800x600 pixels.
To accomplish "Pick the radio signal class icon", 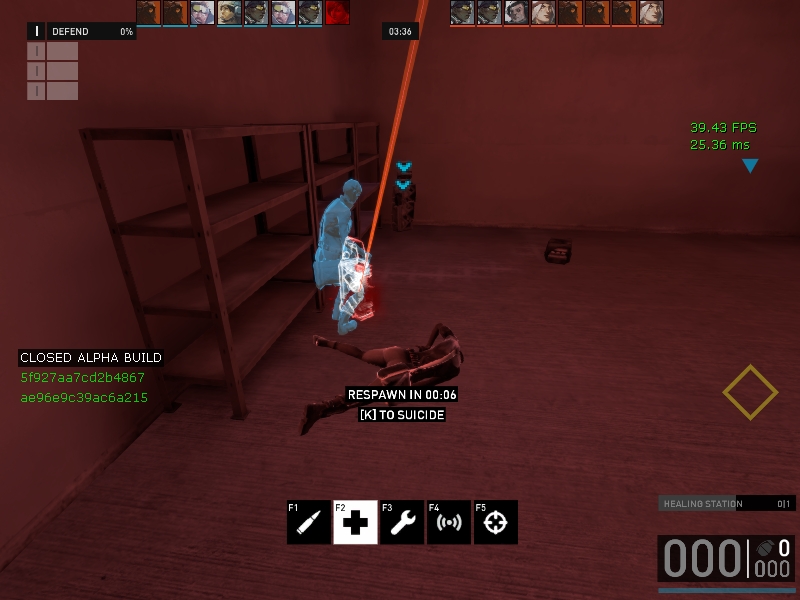I will click(x=449, y=522).
